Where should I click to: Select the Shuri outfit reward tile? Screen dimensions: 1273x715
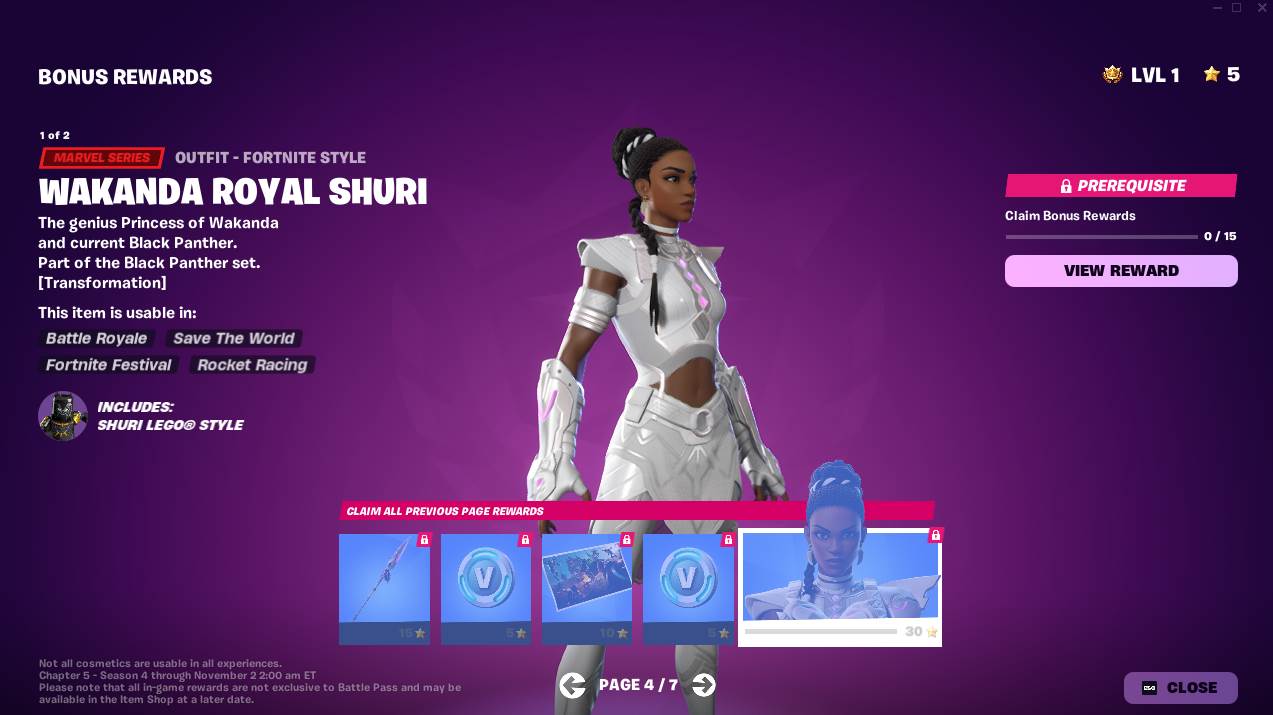[840, 588]
